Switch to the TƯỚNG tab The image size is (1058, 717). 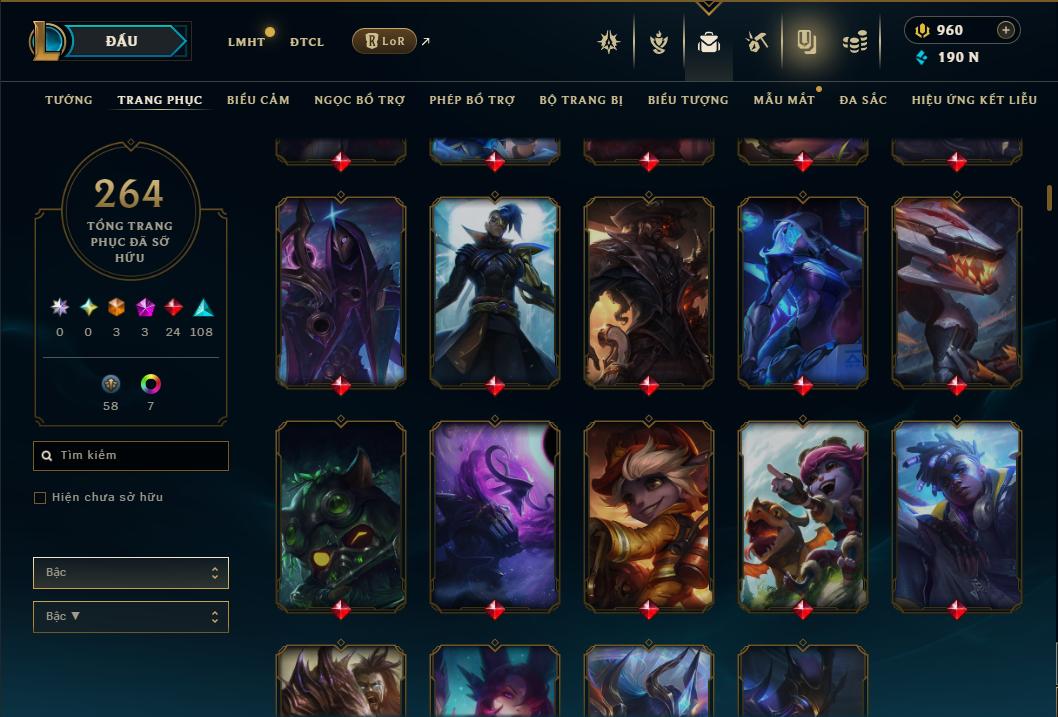pos(69,100)
